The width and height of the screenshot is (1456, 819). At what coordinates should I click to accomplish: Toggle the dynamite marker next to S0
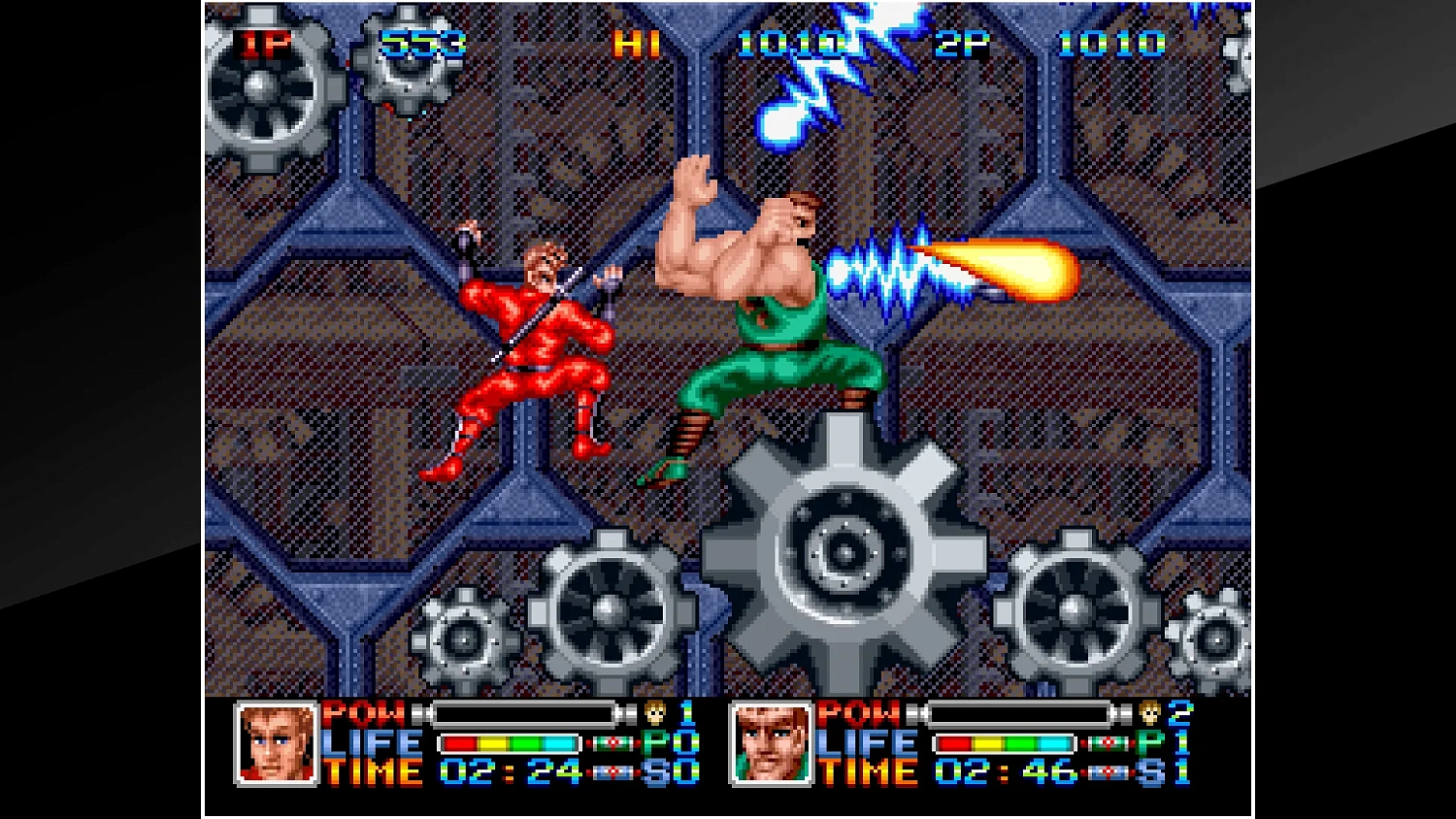coord(612,772)
